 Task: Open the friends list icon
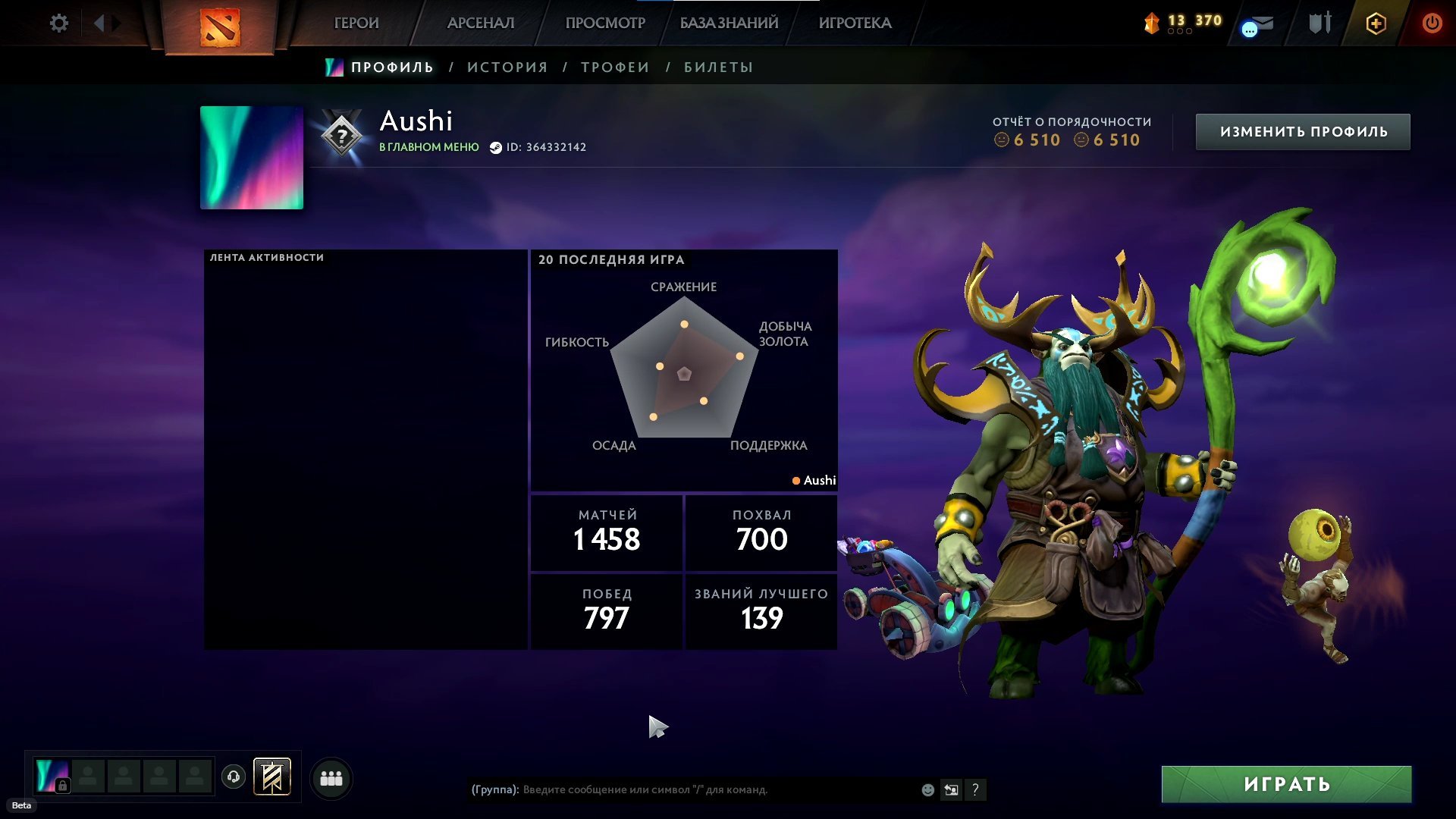330,777
